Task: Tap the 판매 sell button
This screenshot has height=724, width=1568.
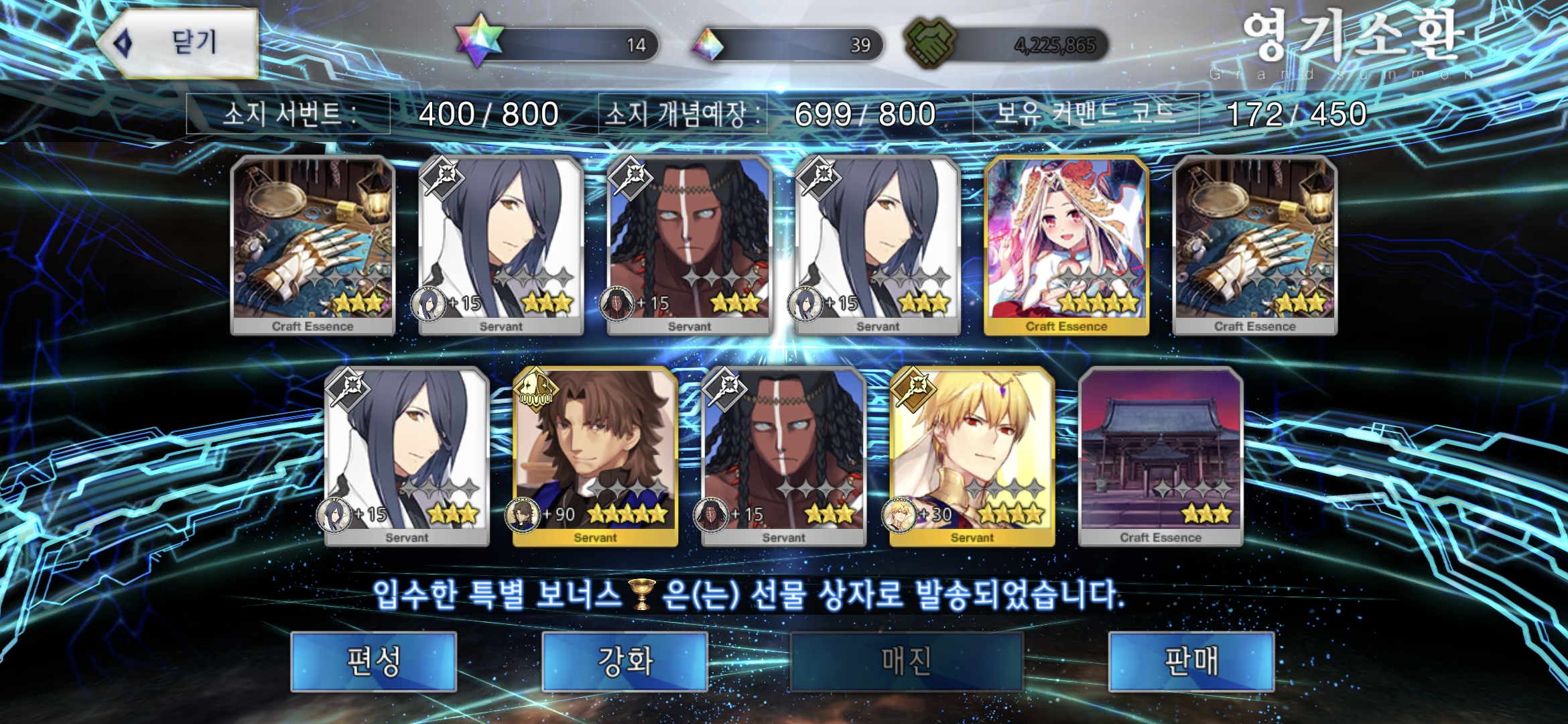Action: coord(1191,661)
